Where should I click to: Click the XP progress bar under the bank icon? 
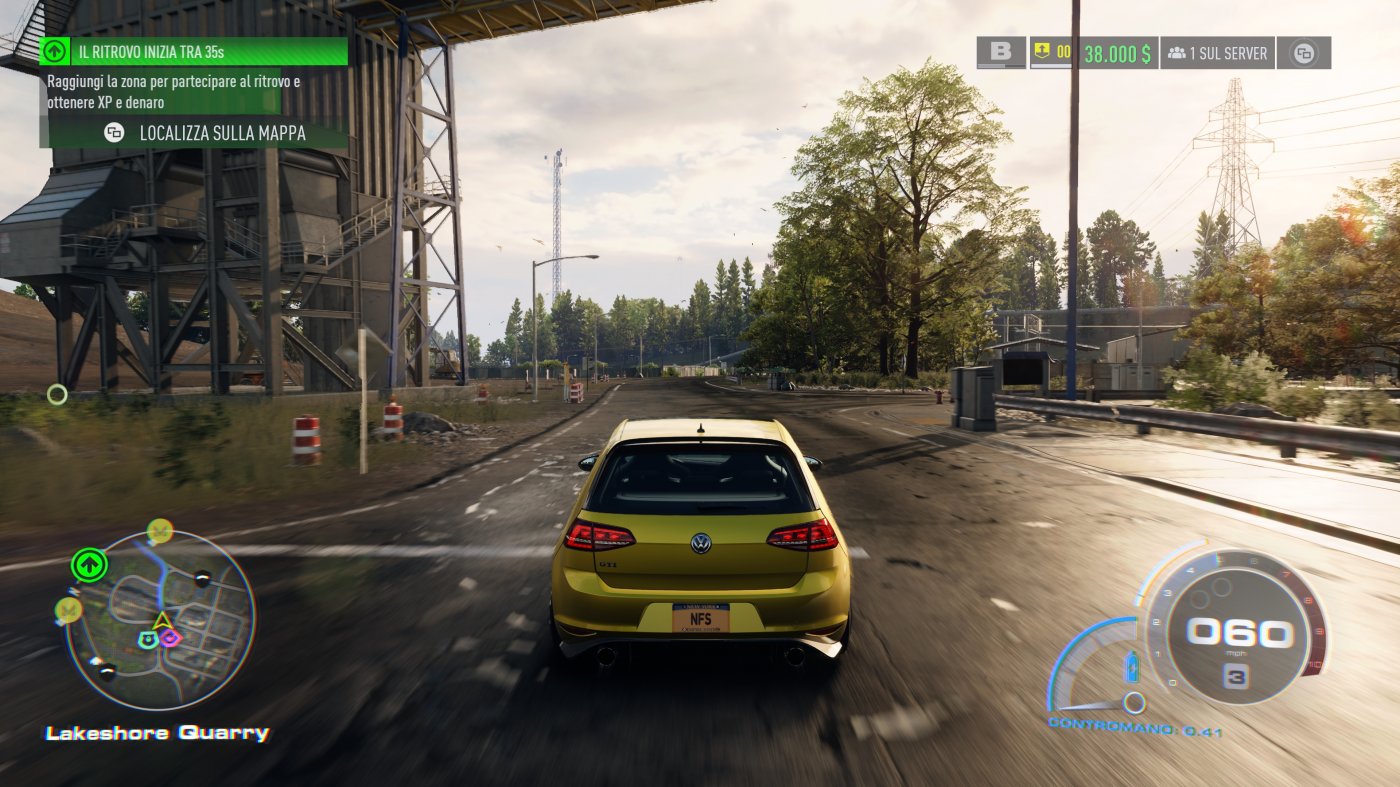[1050, 67]
